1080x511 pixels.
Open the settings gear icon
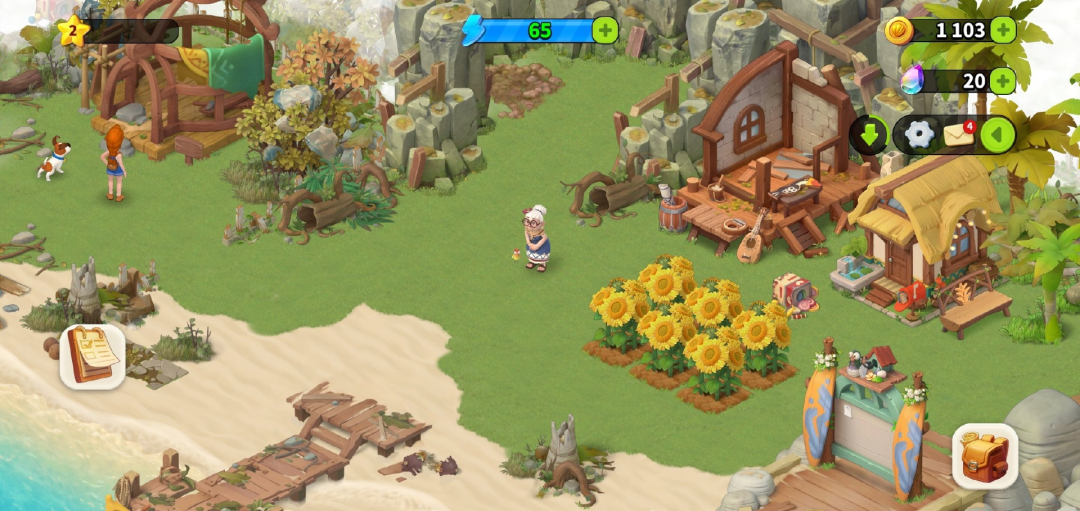919,134
